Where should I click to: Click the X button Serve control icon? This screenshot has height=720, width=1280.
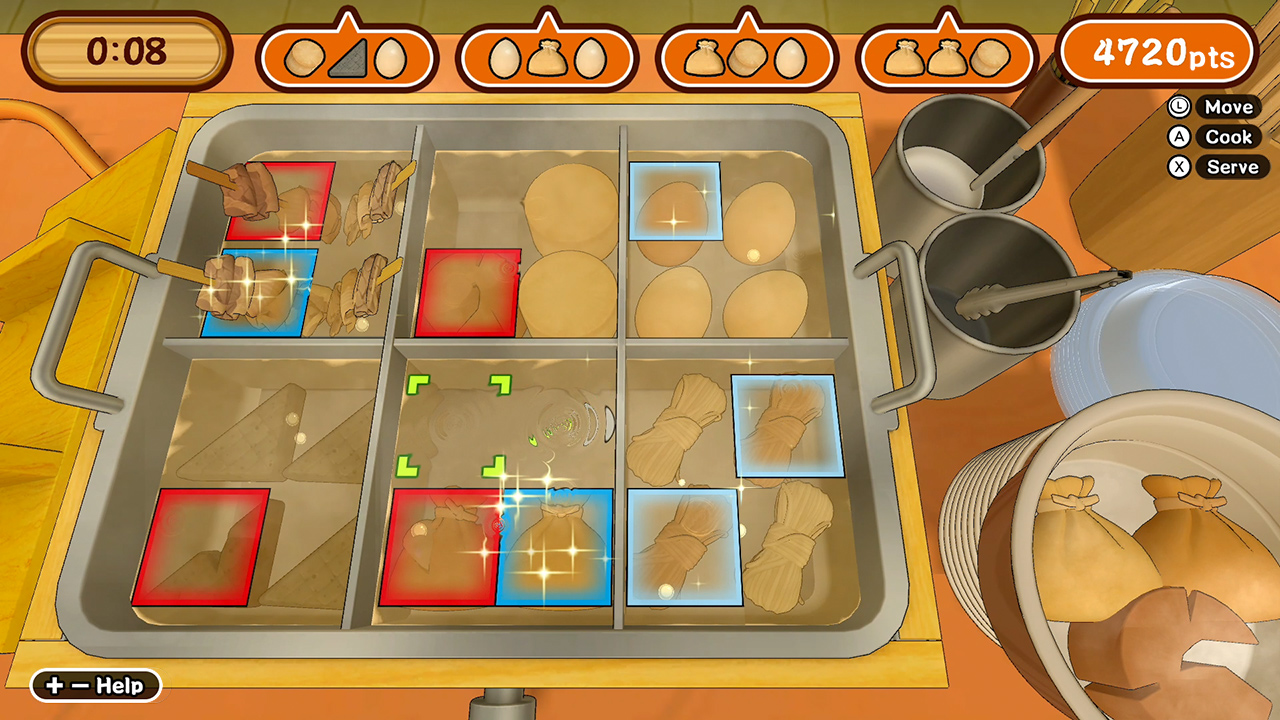point(1181,167)
